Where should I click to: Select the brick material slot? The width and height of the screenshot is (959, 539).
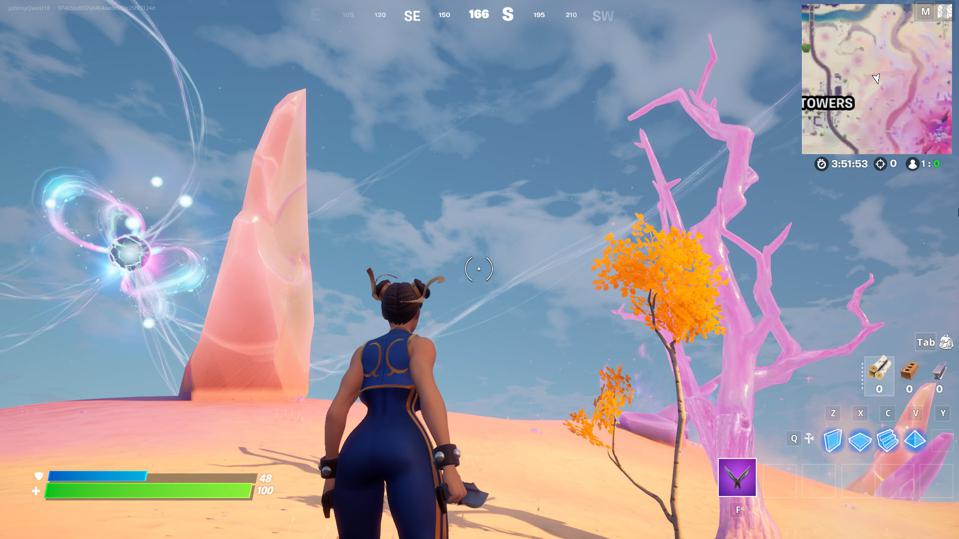(909, 371)
